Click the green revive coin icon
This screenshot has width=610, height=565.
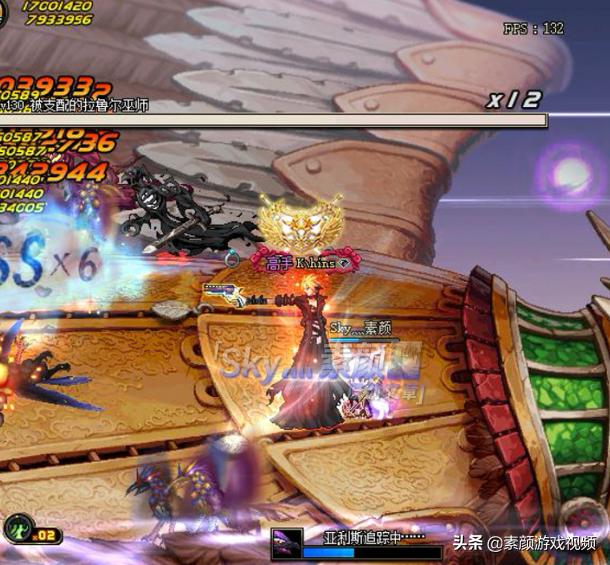click(16, 527)
